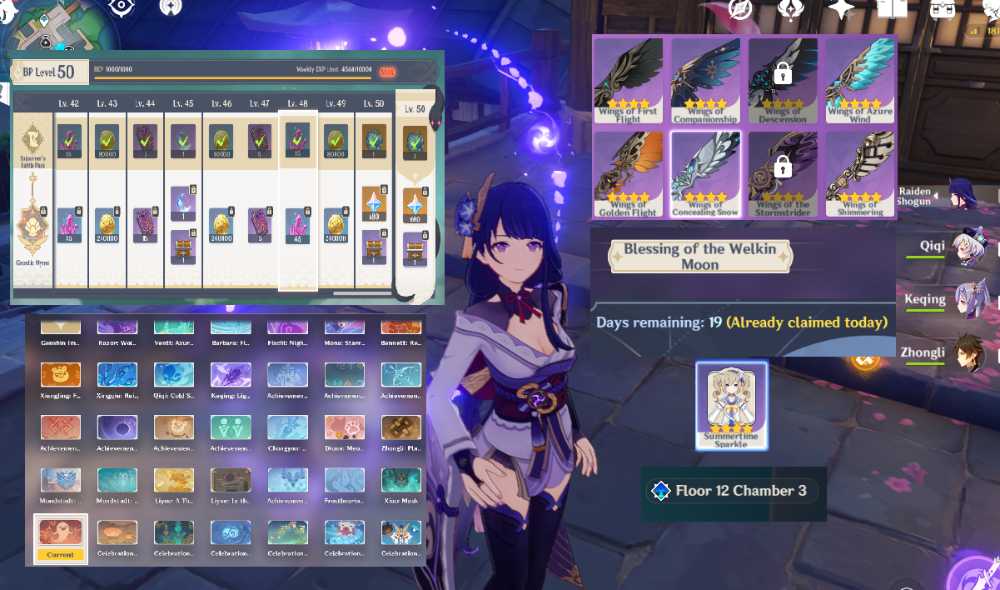Select the locked Wings of Descension
The width and height of the screenshot is (1000, 590).
[x=783, y=80]
